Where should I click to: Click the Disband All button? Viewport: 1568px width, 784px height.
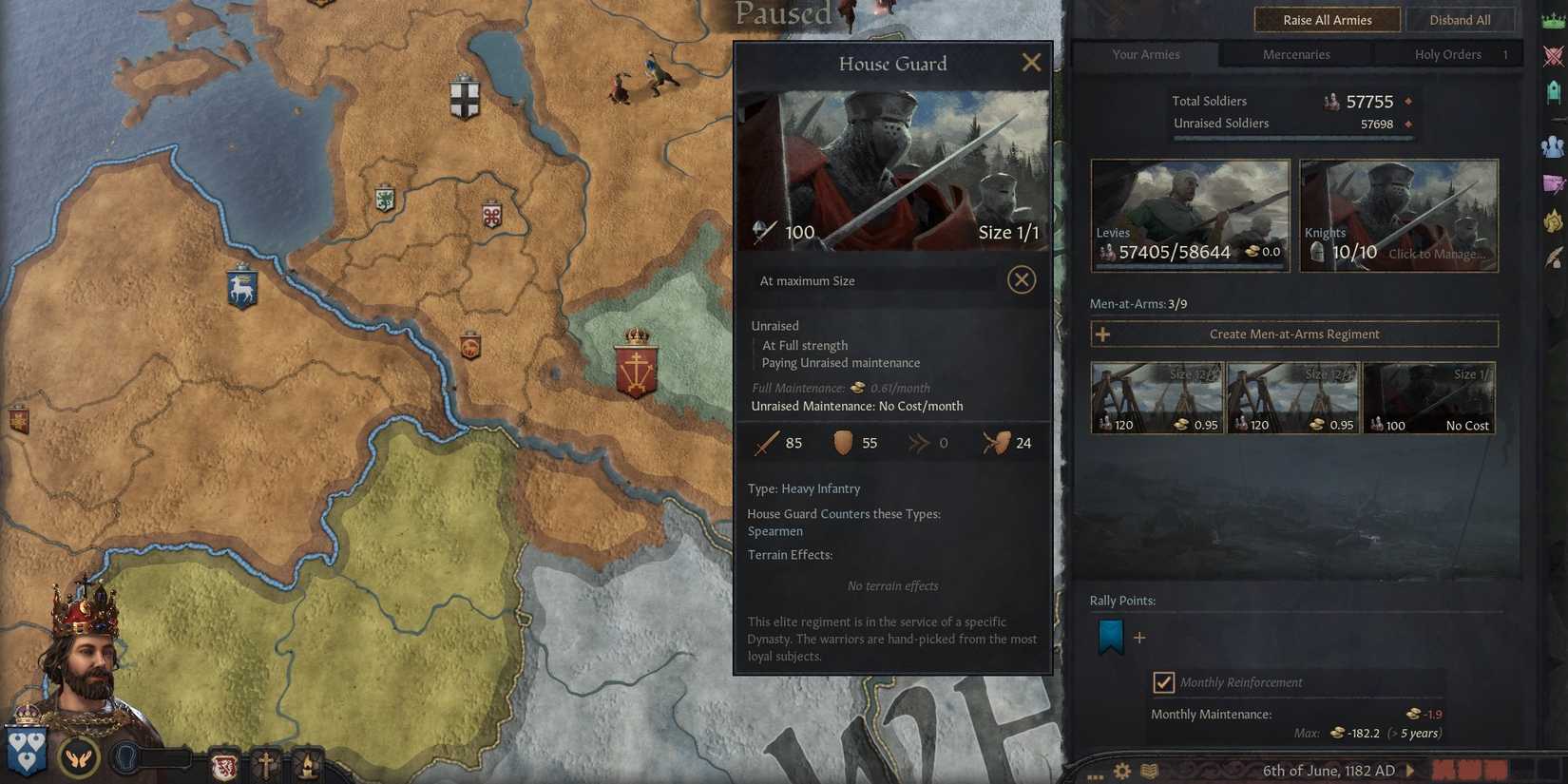pyautogui.click(x=1461, y=19)
